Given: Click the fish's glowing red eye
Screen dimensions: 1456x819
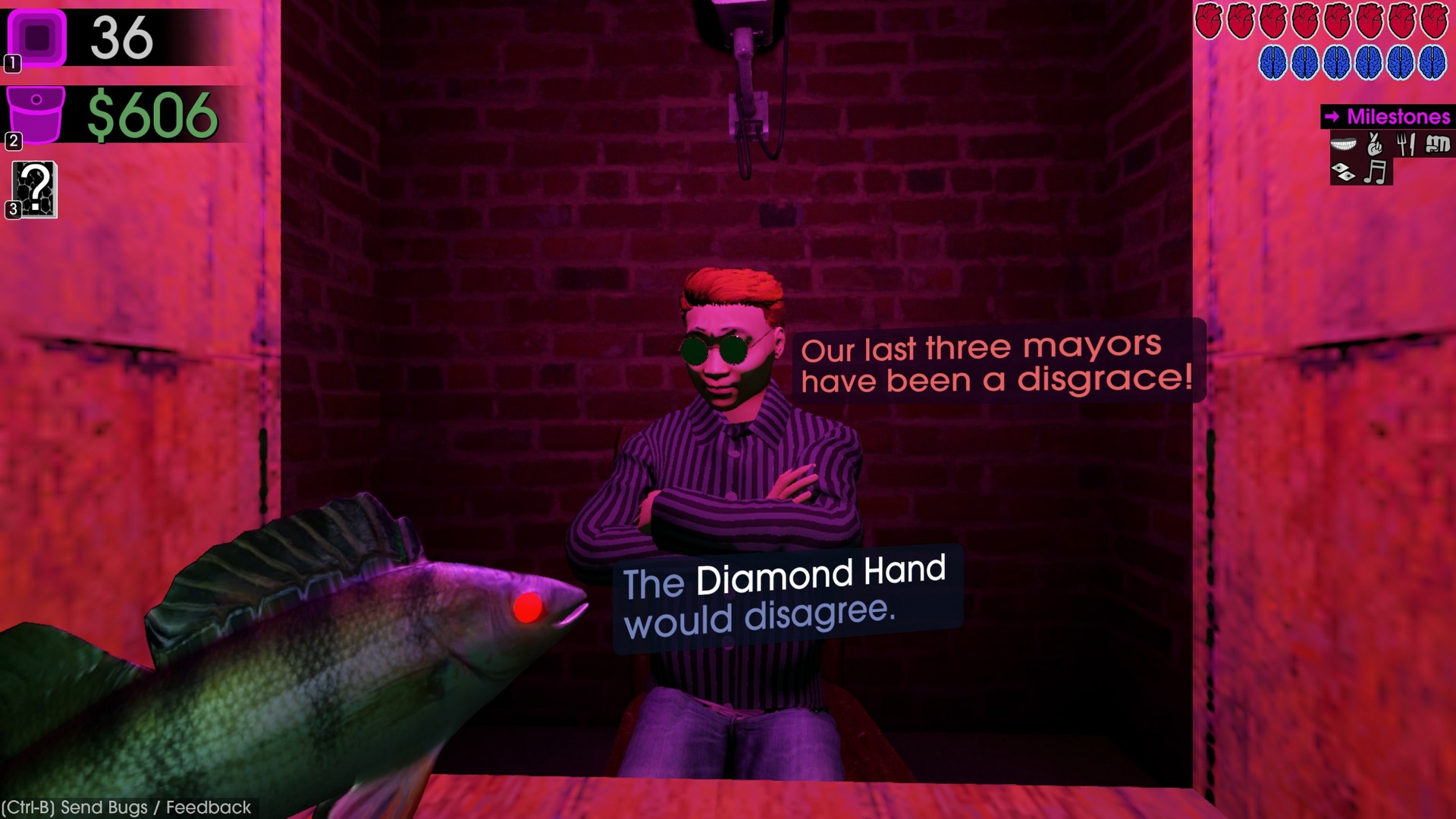Looking at the screenshot, I should pos(529,606).
